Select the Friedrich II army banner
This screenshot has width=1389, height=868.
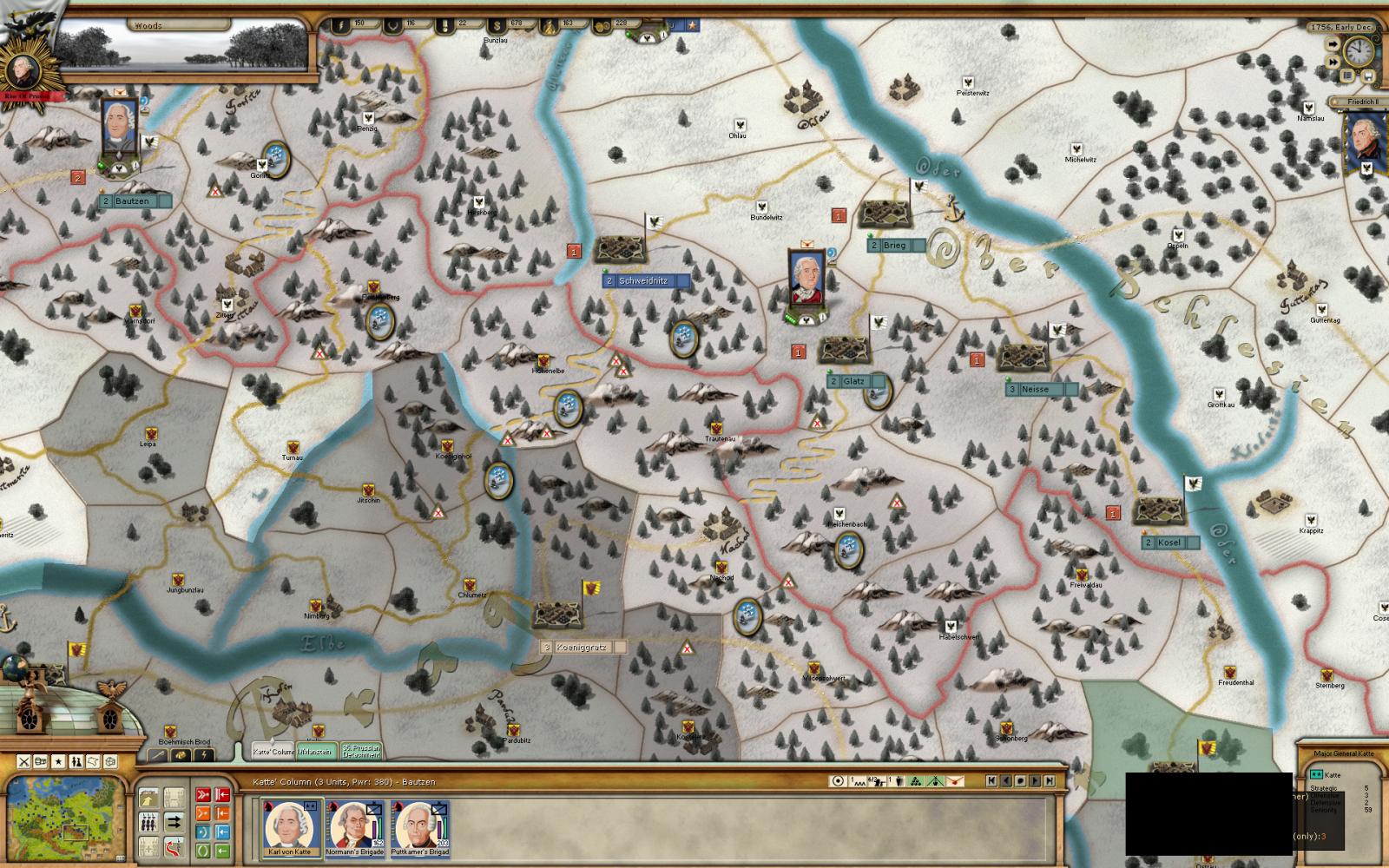[x=1366, y=143]
